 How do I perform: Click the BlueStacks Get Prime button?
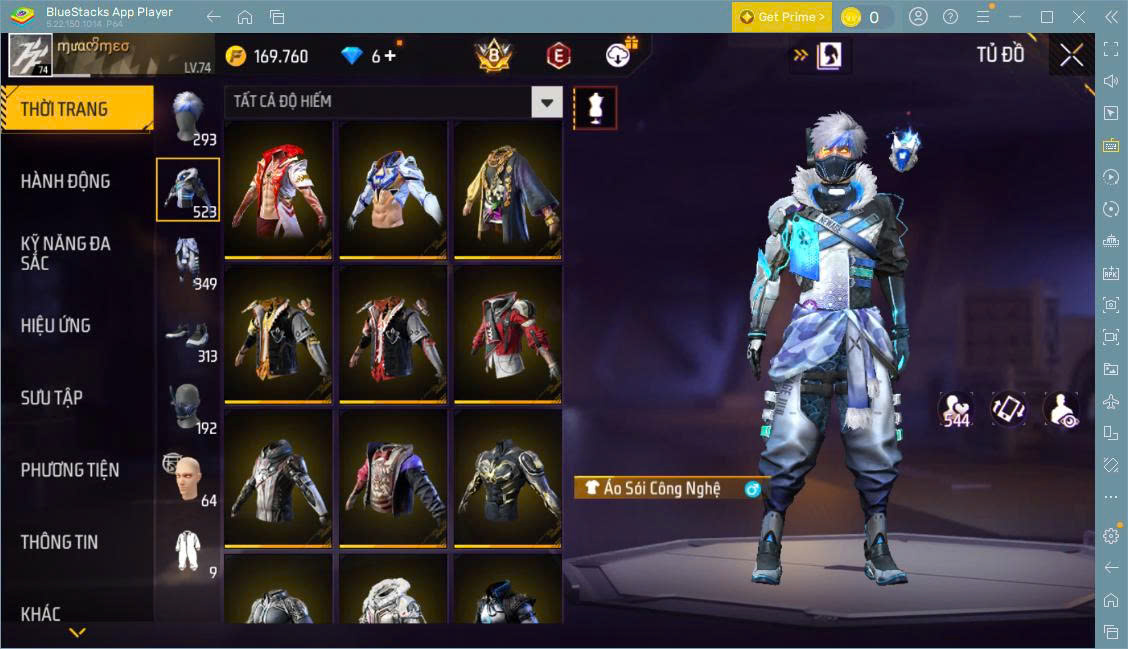tap(781, 17)
